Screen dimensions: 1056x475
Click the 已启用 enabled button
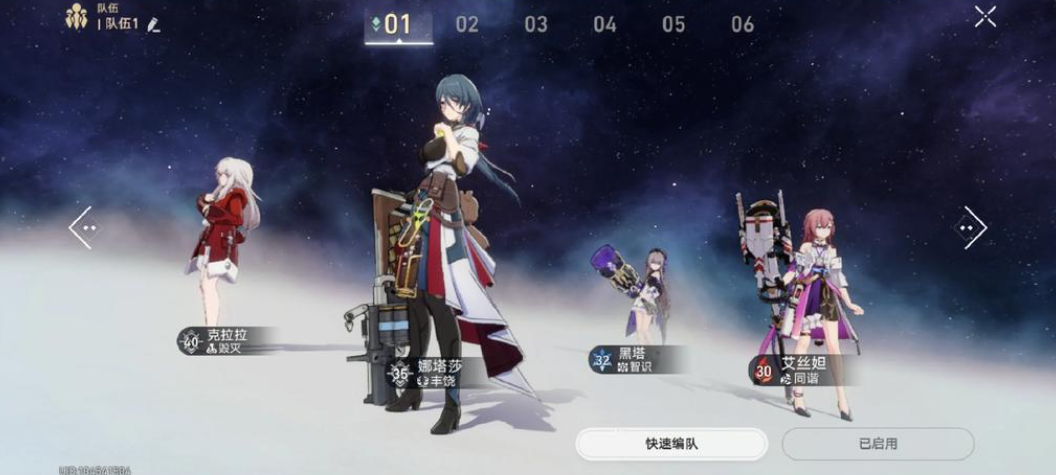click(877, 443)
